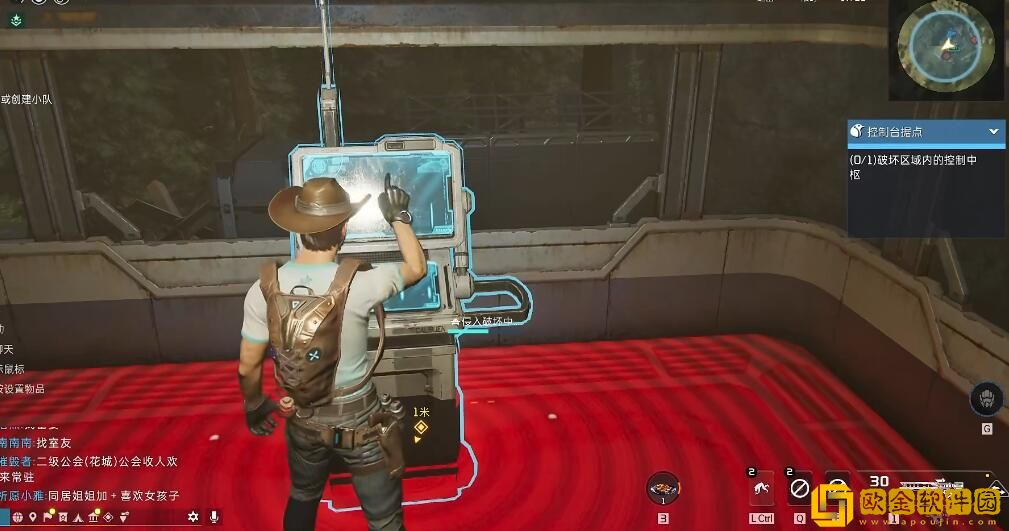Screen dimensions: 1009x531
Task: Open the squad icon in top-left corner
Action: pyautogui.click(x=16, y=19)
